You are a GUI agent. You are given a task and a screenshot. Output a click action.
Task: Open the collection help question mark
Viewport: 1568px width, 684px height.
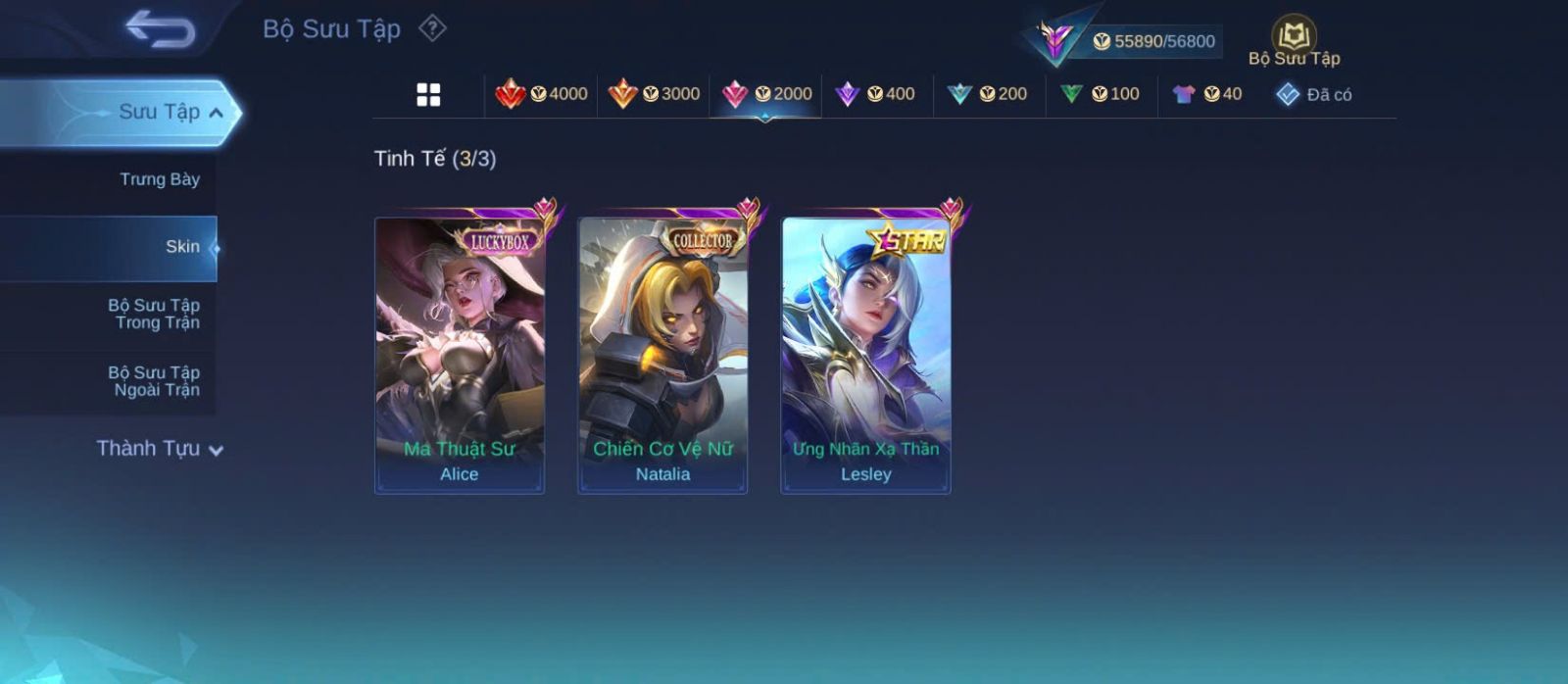(x=432, y=28)
